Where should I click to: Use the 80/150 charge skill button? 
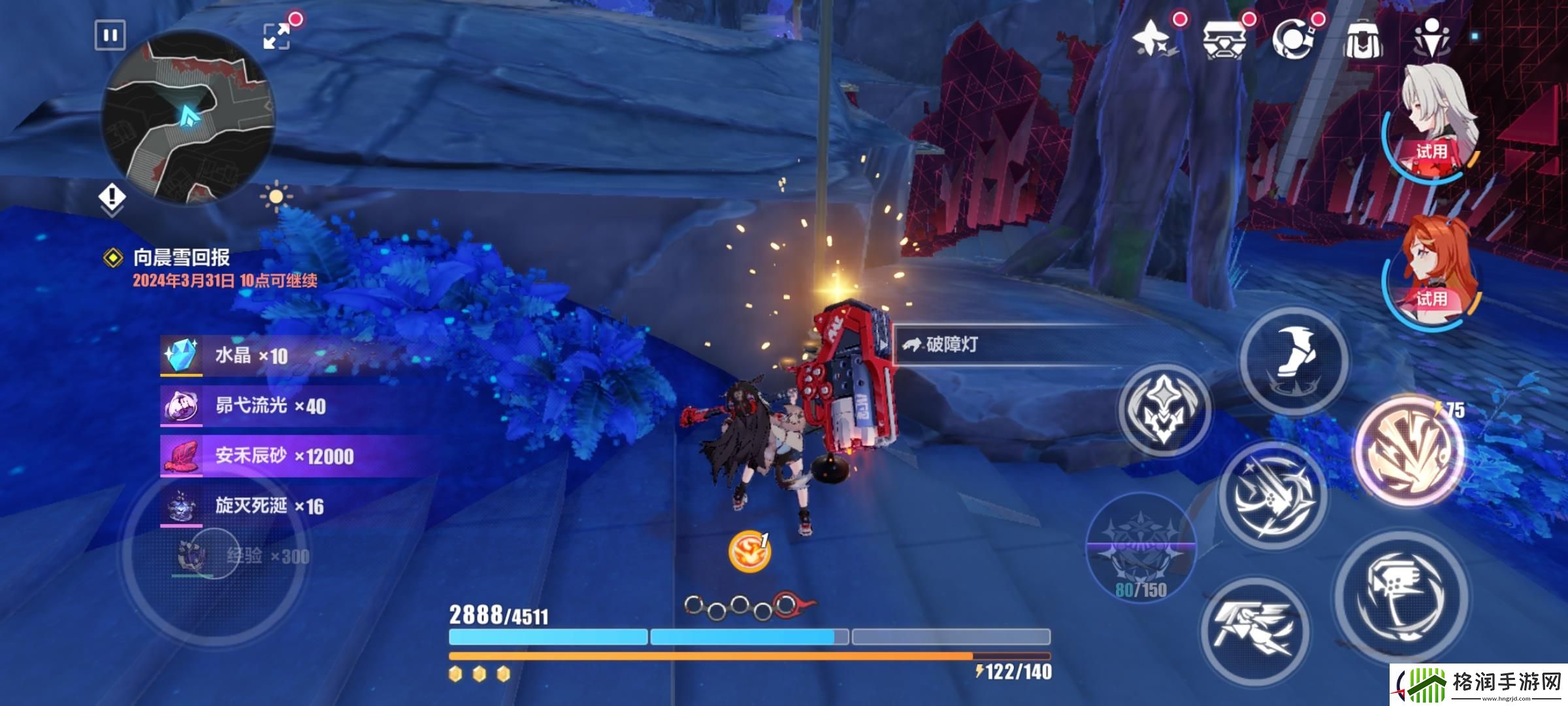1141,549
